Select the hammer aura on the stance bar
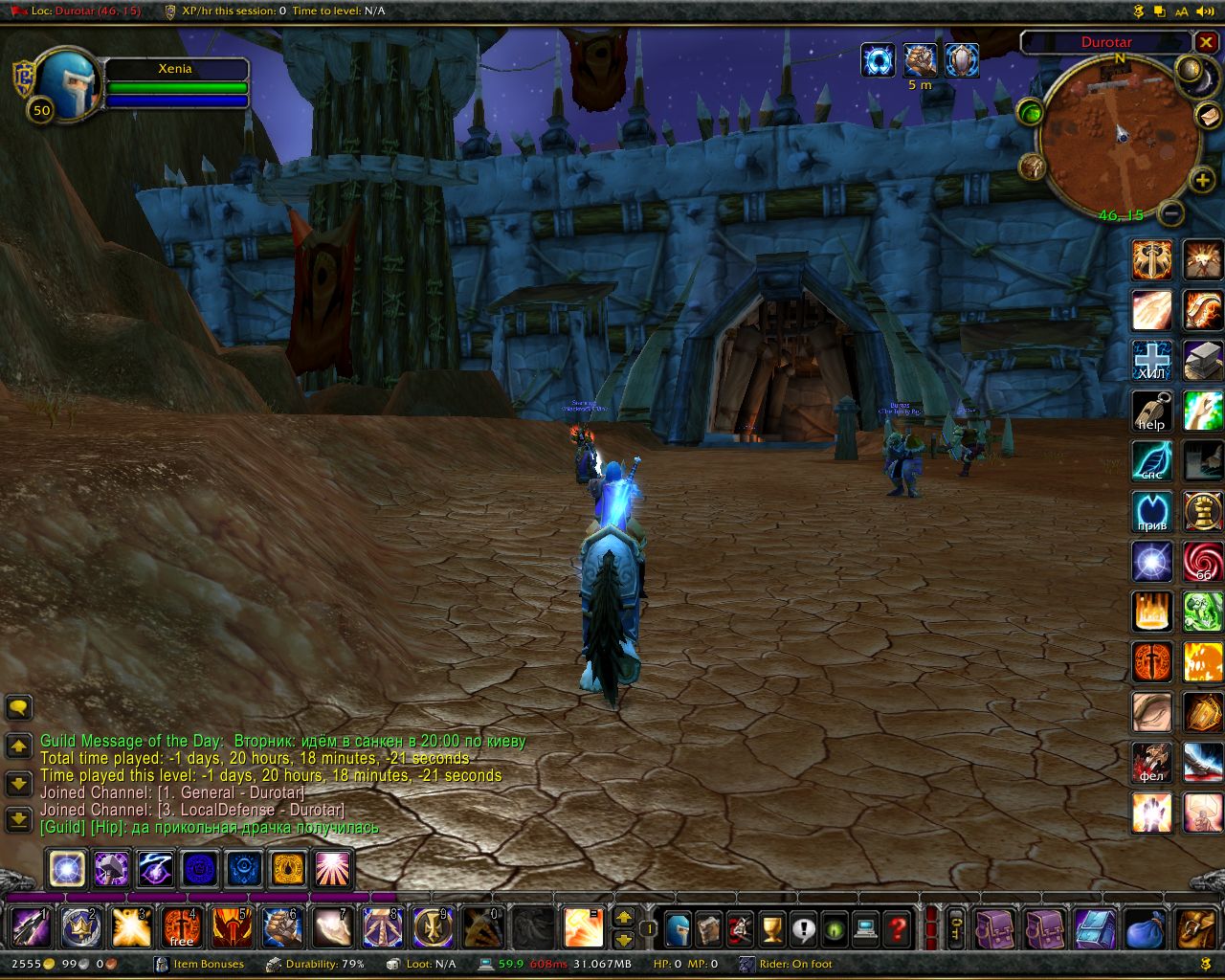1225x980 pixels. 111,869
